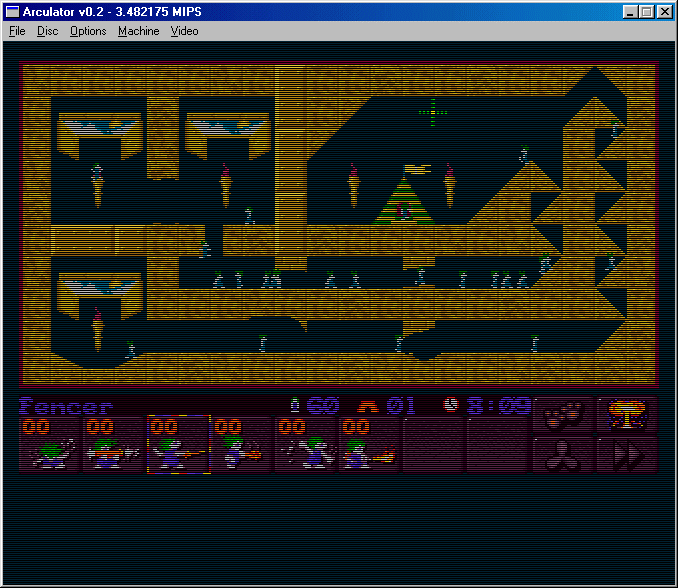Viewport: 678px width, 588px height.
Task: Open the Disc menu
Action: coord(47,31)
